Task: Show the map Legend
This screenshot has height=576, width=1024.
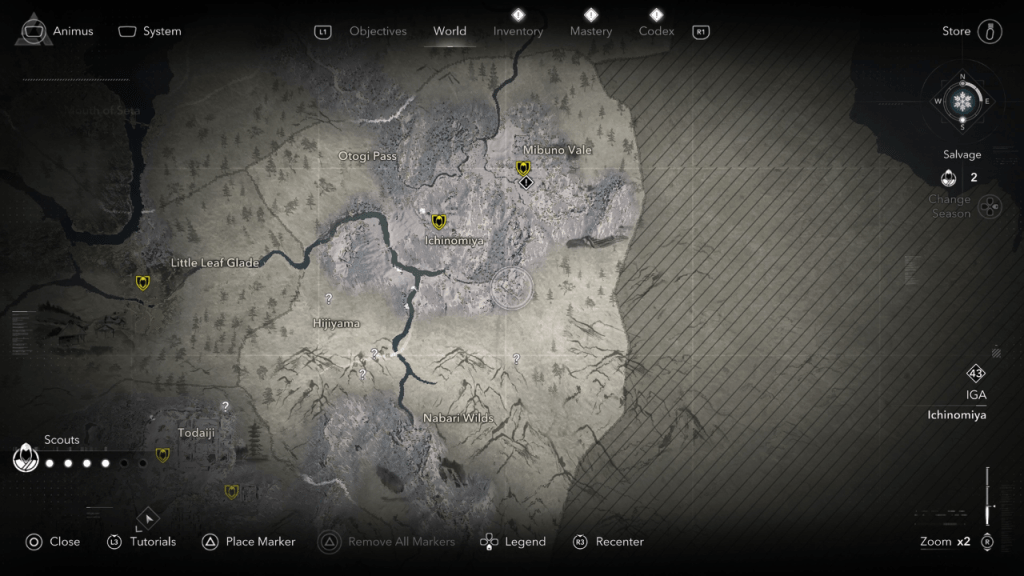Action: click(513, 542)
